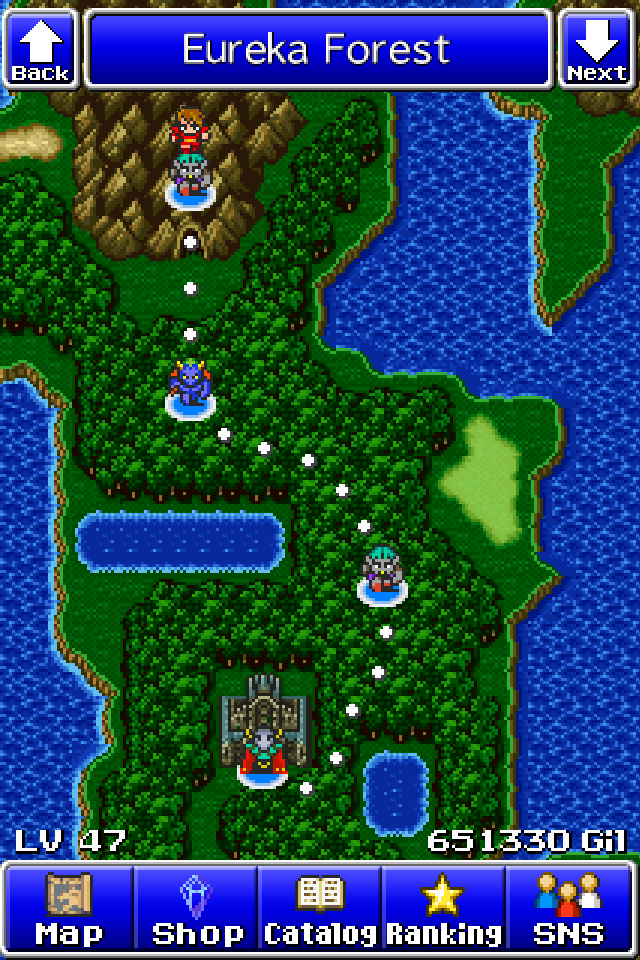
Task: Open the Shop
Action: (x=196, y=908)
